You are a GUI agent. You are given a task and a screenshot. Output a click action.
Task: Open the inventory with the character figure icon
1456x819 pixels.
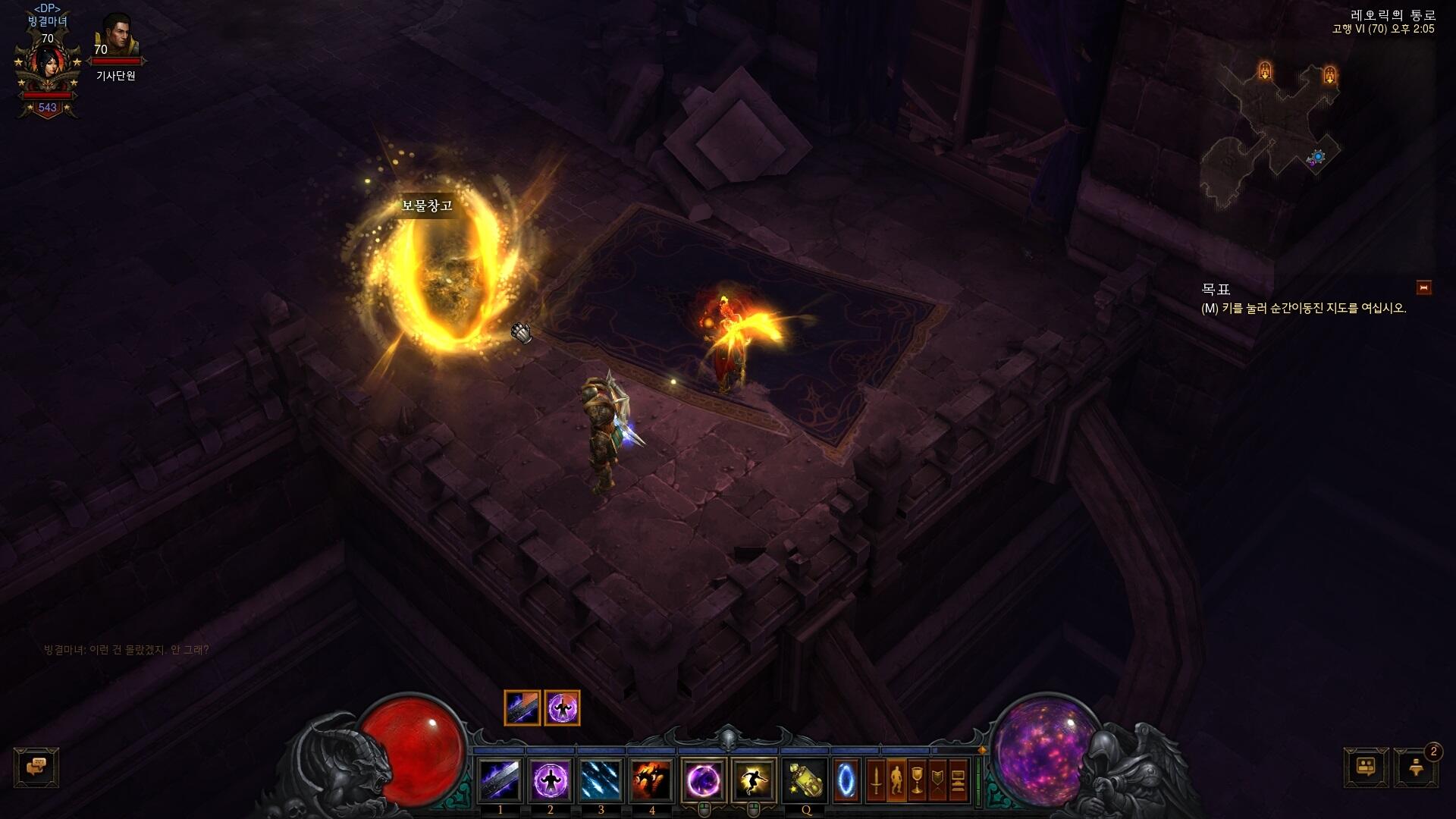(x=896, y=780)
